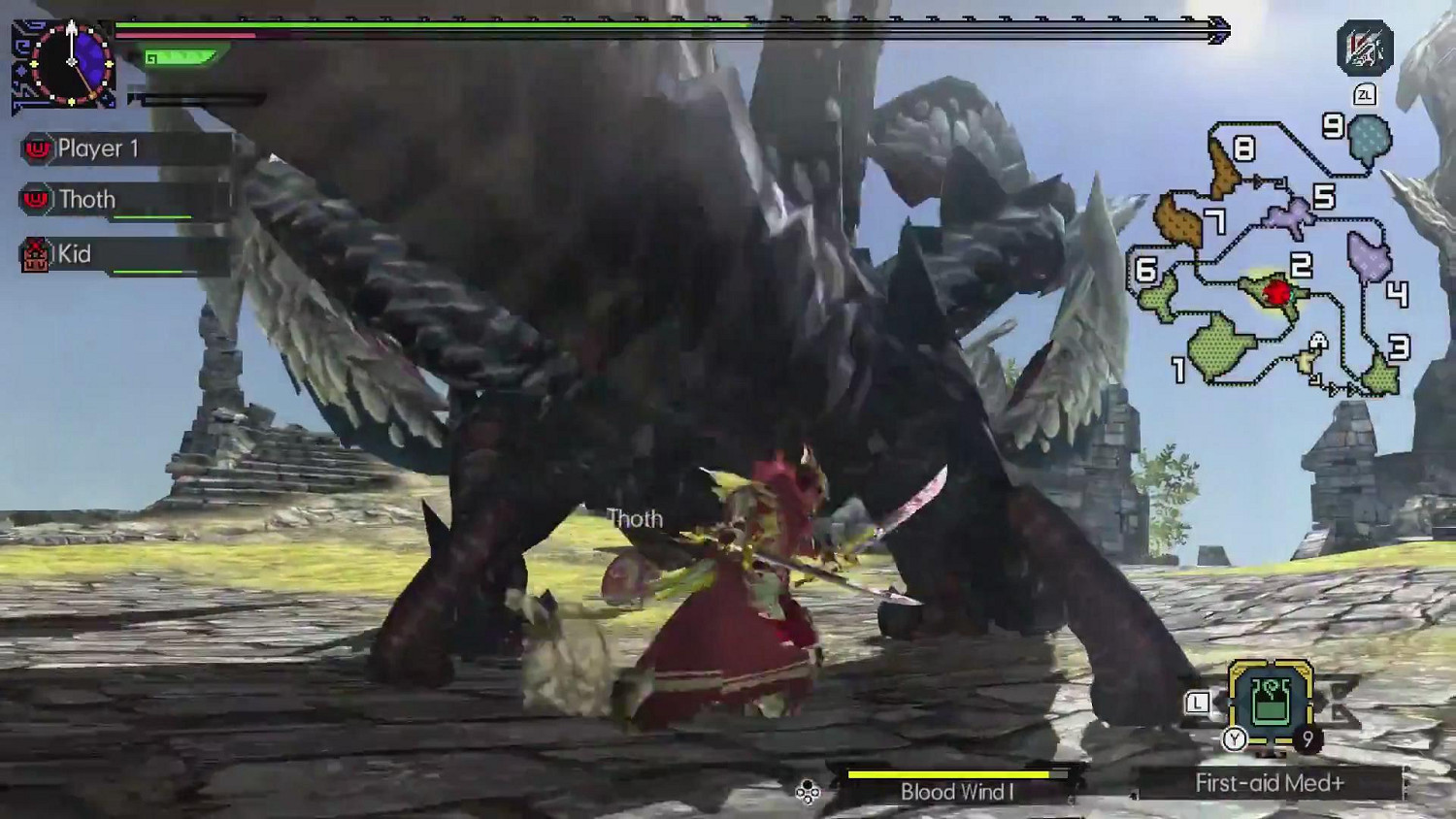Select the First-aid Med+ item icon
This screenshot has width=1456, height=819.
pos(1272,699)
